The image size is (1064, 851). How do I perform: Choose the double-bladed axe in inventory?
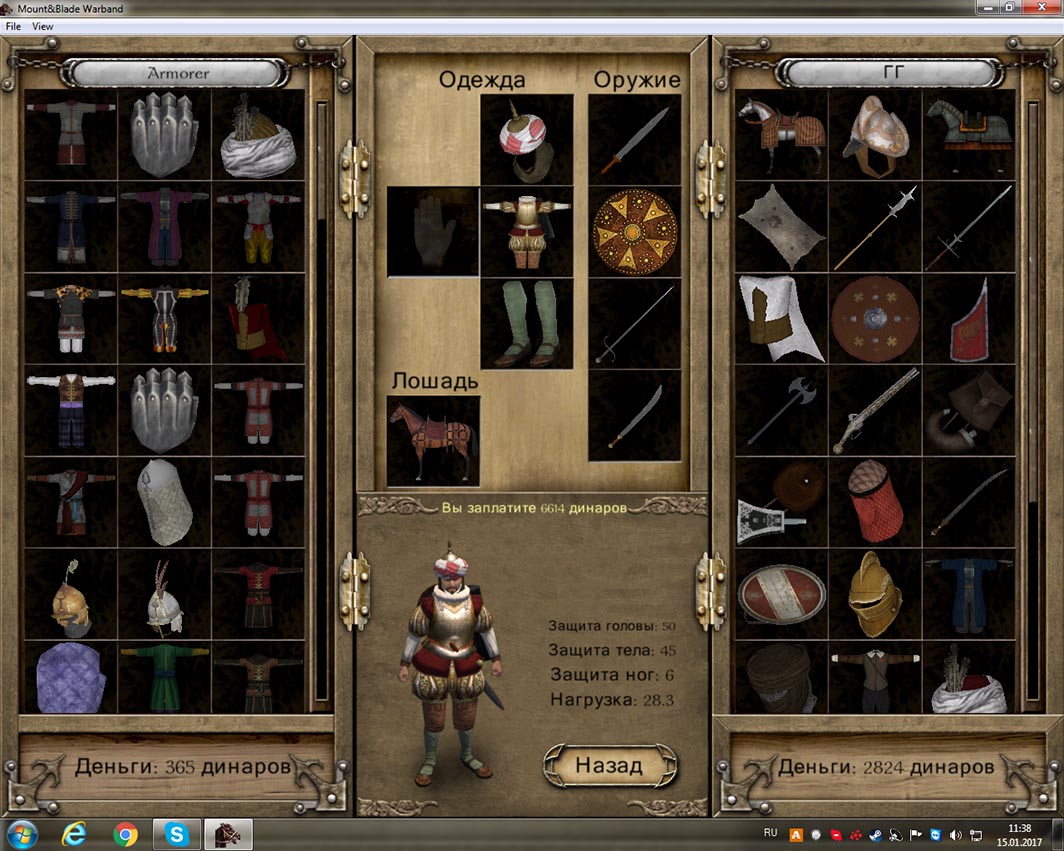click(x=781, y=411)
